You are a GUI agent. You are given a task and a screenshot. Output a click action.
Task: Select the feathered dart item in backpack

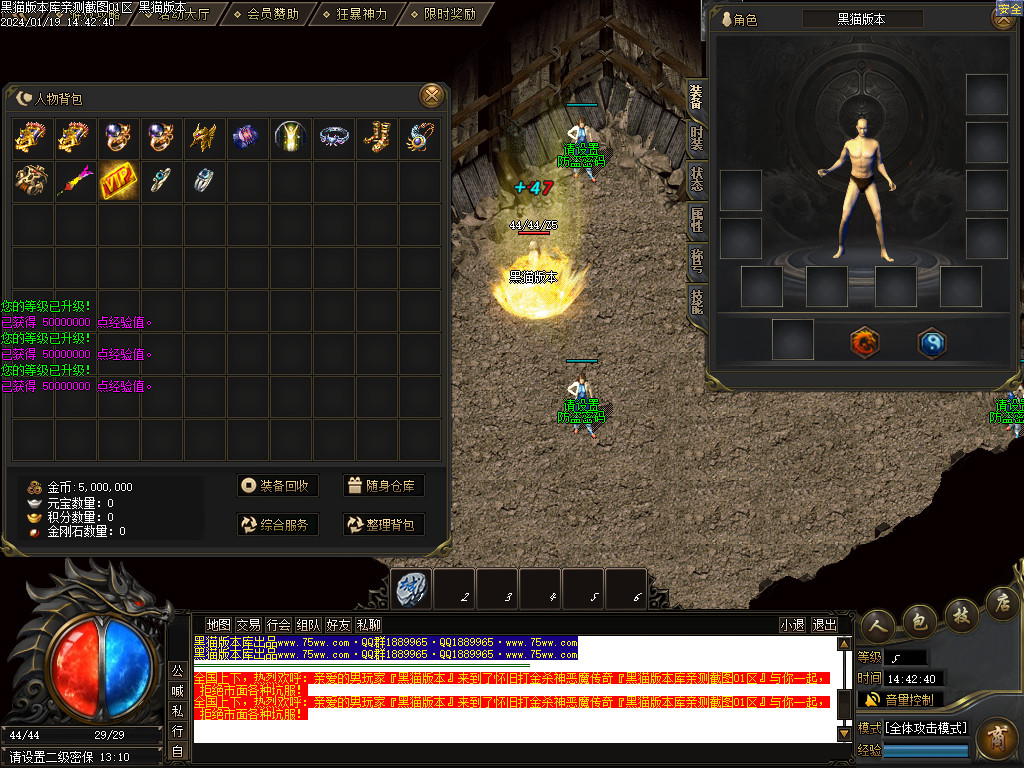click(76, 180)
